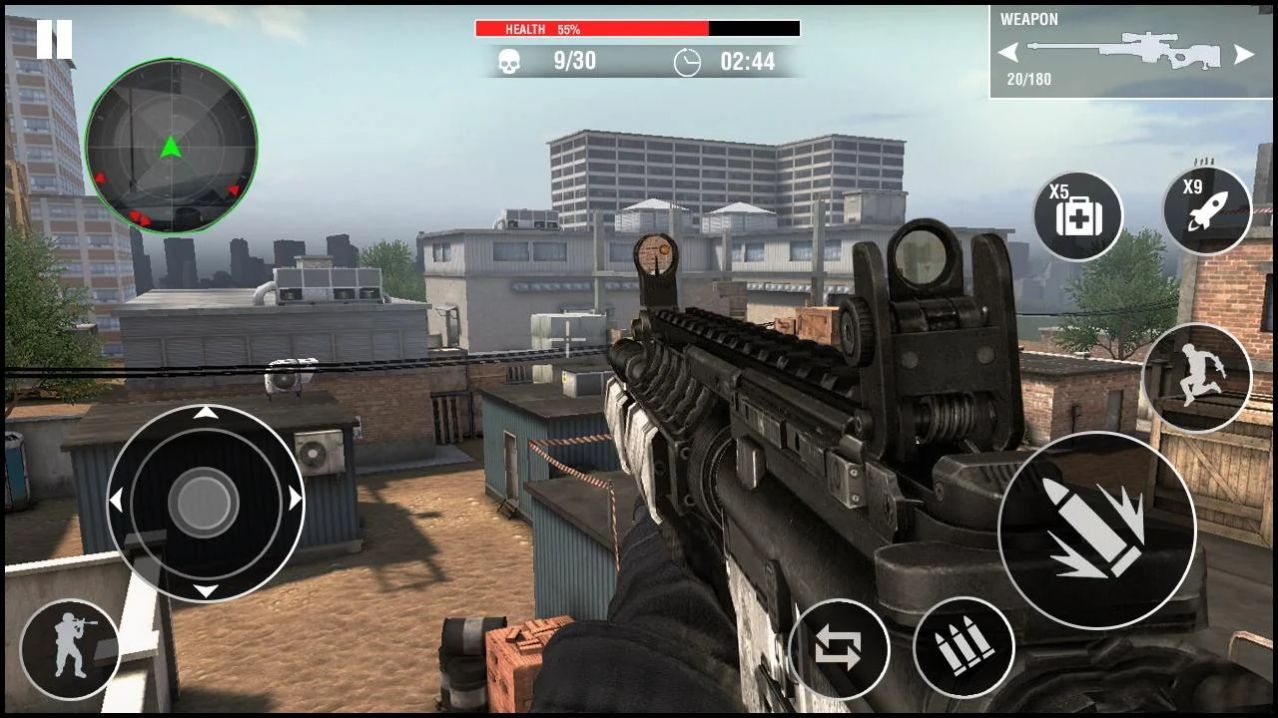The width and height of the screenshot is (1278, 718).
Task: Reload using the three bullets button
Action: 963,647
